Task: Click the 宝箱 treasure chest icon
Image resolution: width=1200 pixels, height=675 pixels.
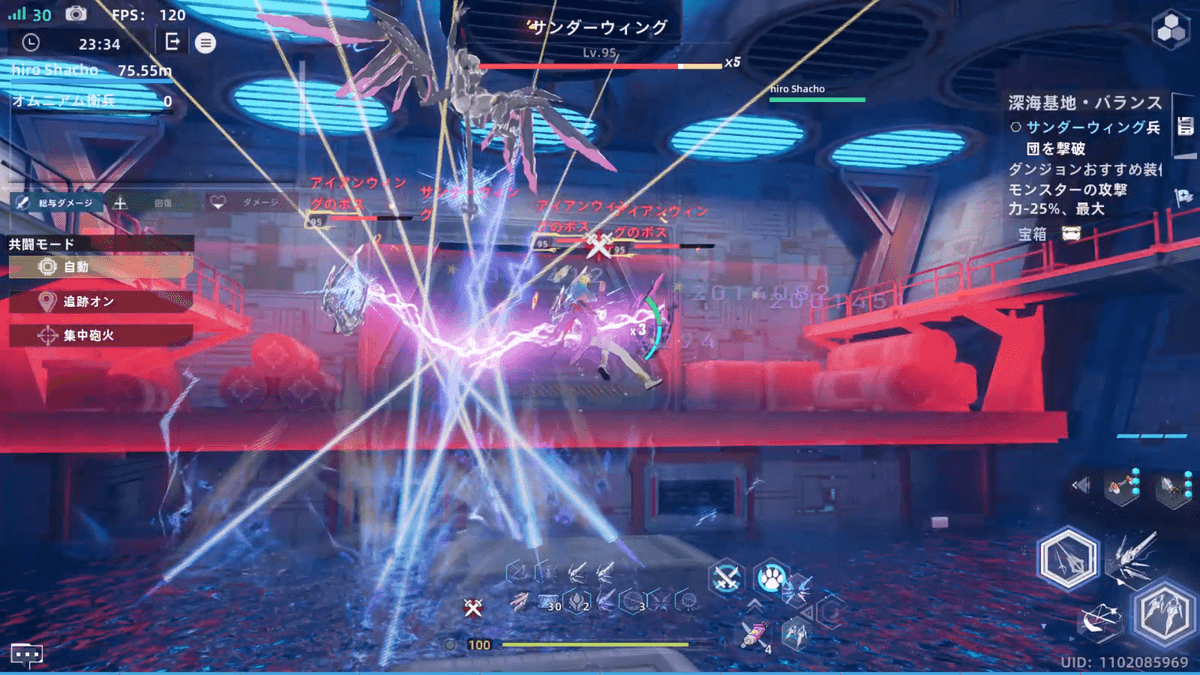Action: (1071, 233)
